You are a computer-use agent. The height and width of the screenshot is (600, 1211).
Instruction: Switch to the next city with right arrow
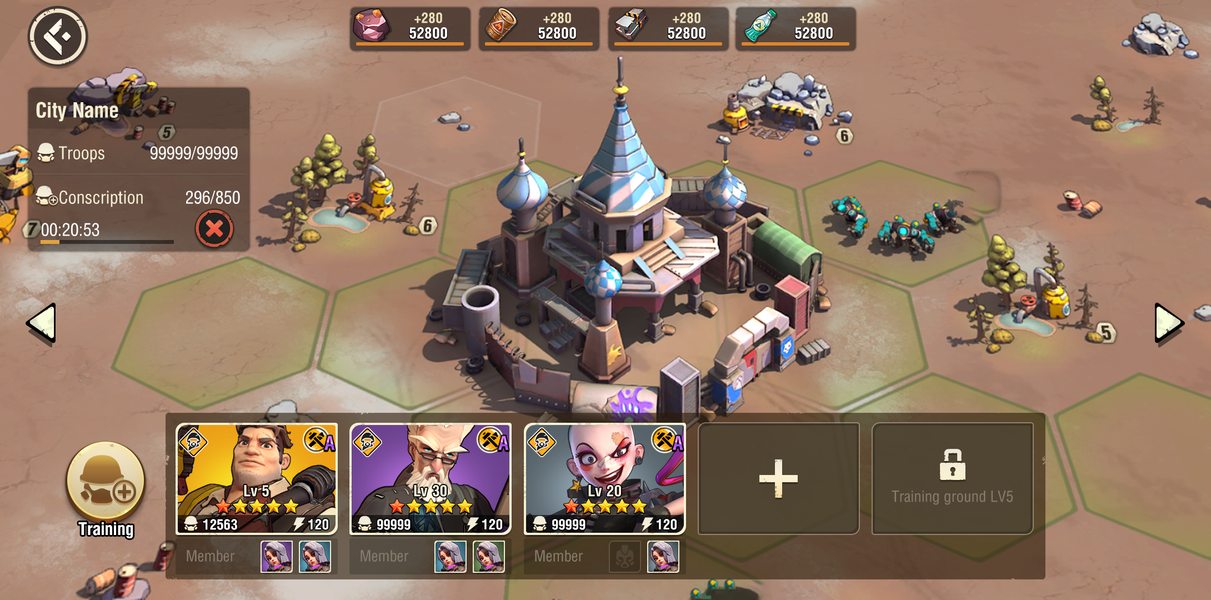1169,323
